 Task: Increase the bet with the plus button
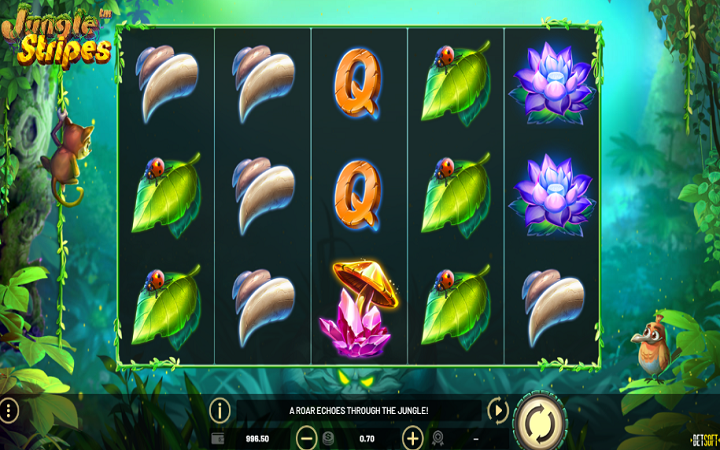[x=412, y=438]
